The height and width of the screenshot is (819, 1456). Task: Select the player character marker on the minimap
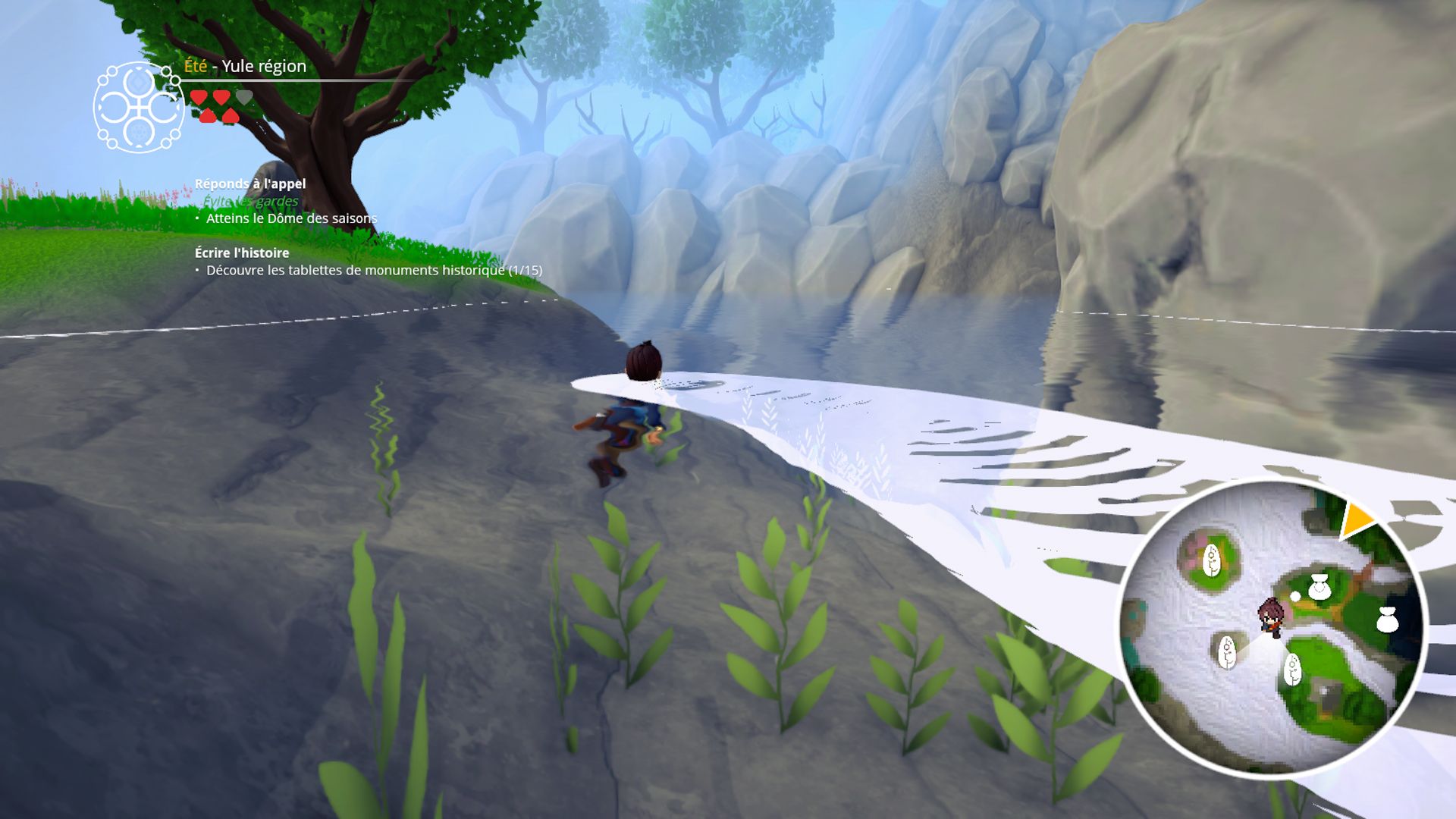pos(1271,615)
